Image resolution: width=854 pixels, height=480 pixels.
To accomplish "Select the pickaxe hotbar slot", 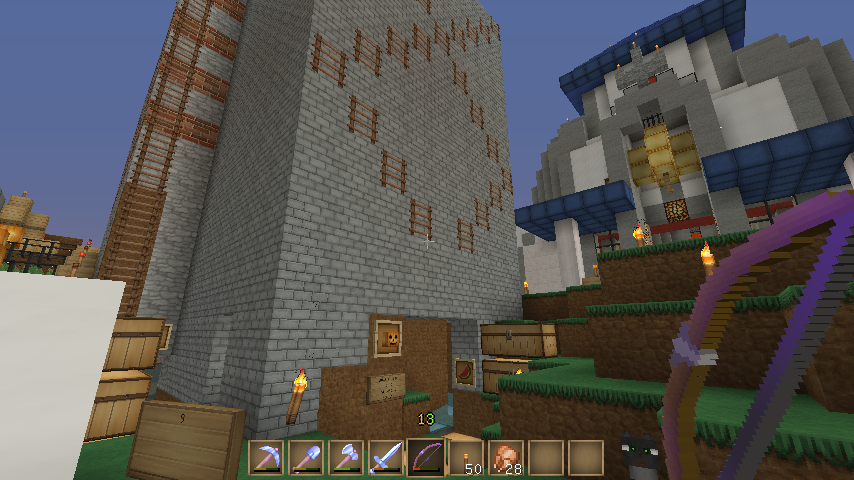I will (266, 458).
